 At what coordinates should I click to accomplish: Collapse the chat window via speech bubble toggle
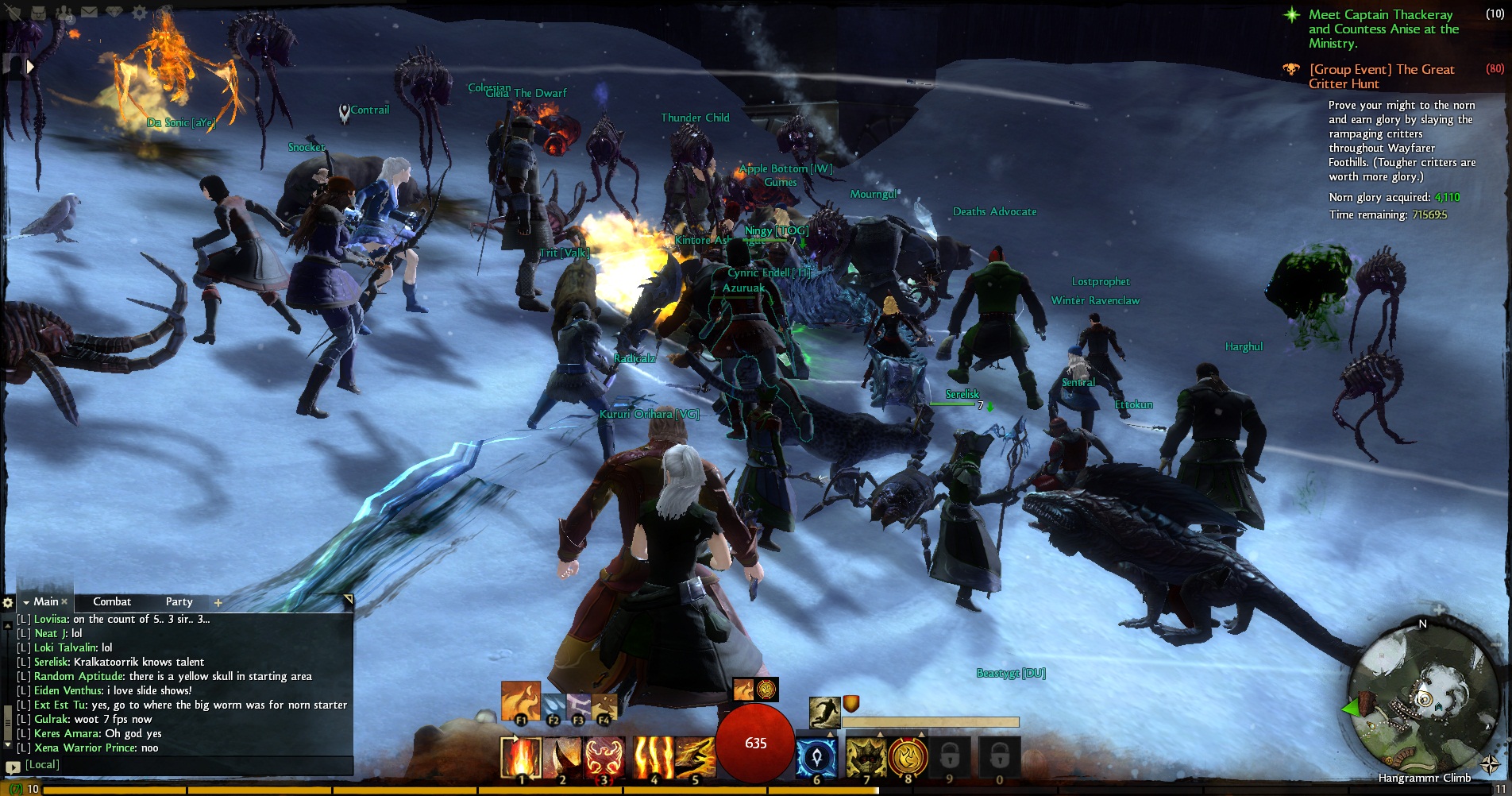pyautogui.click(x=13, y=767)
